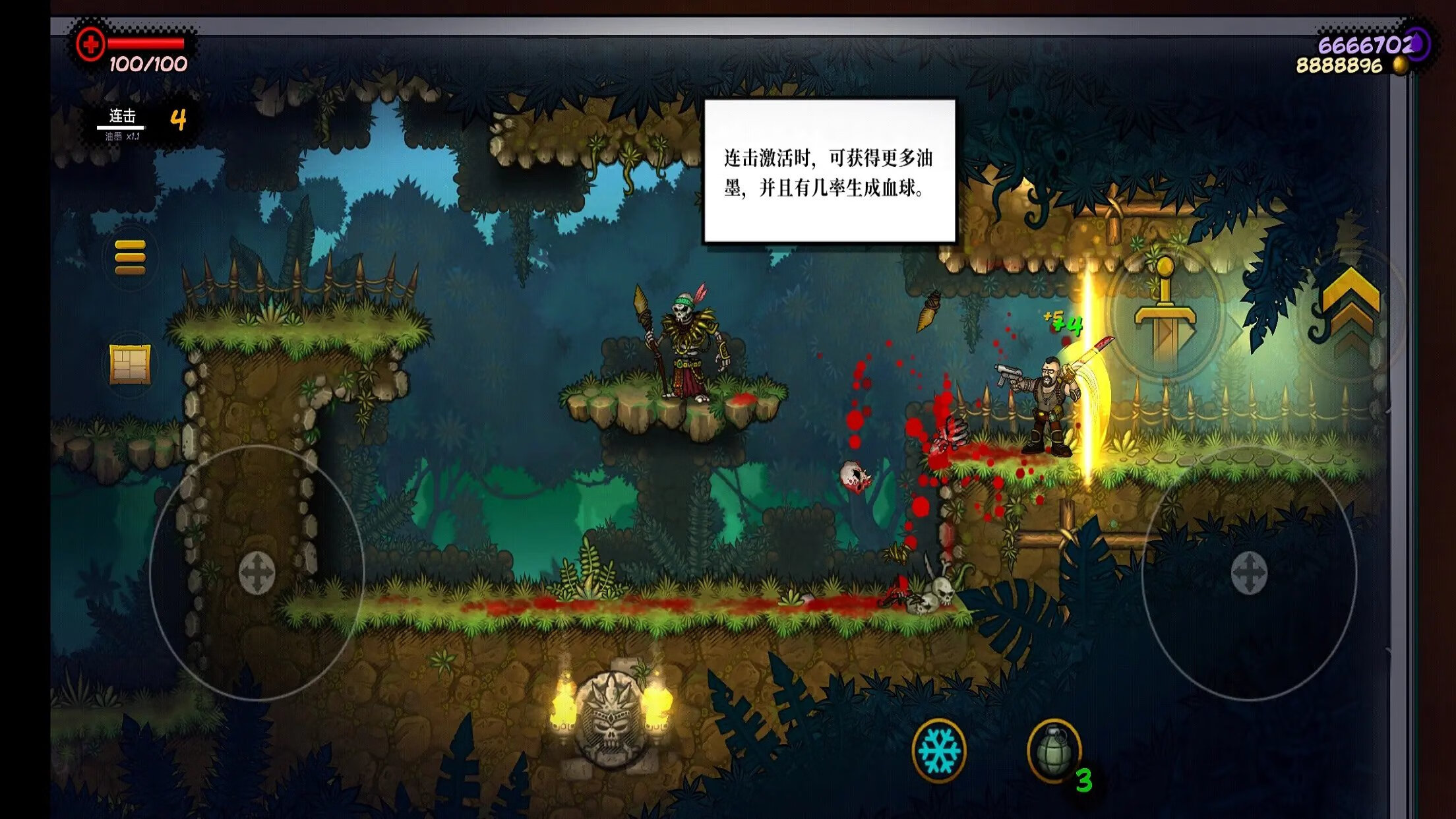1456x819 pixels.
Task: Open the parchment map icon
Action: (130, 363)
